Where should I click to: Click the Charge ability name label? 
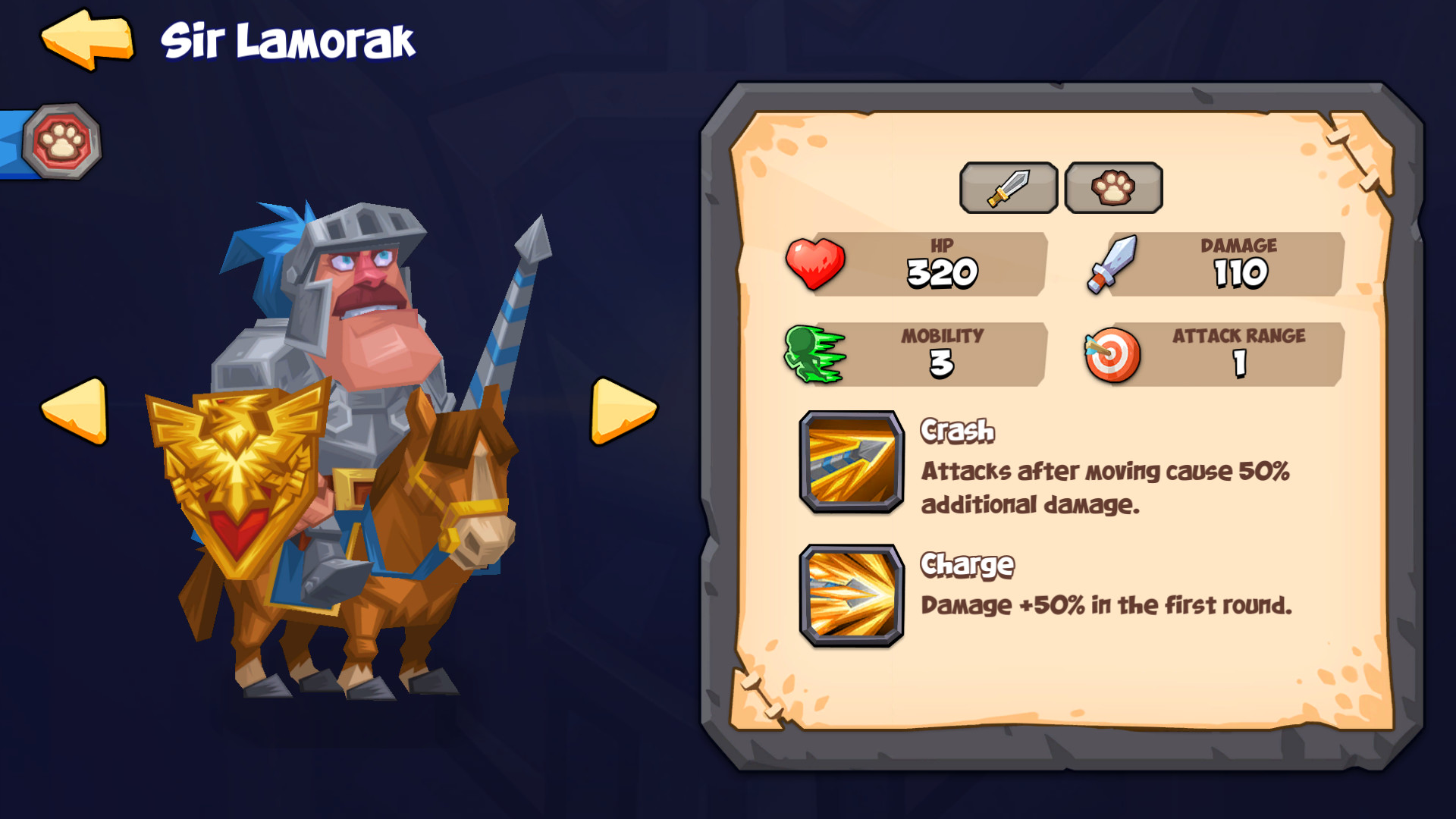pos(966,564)
